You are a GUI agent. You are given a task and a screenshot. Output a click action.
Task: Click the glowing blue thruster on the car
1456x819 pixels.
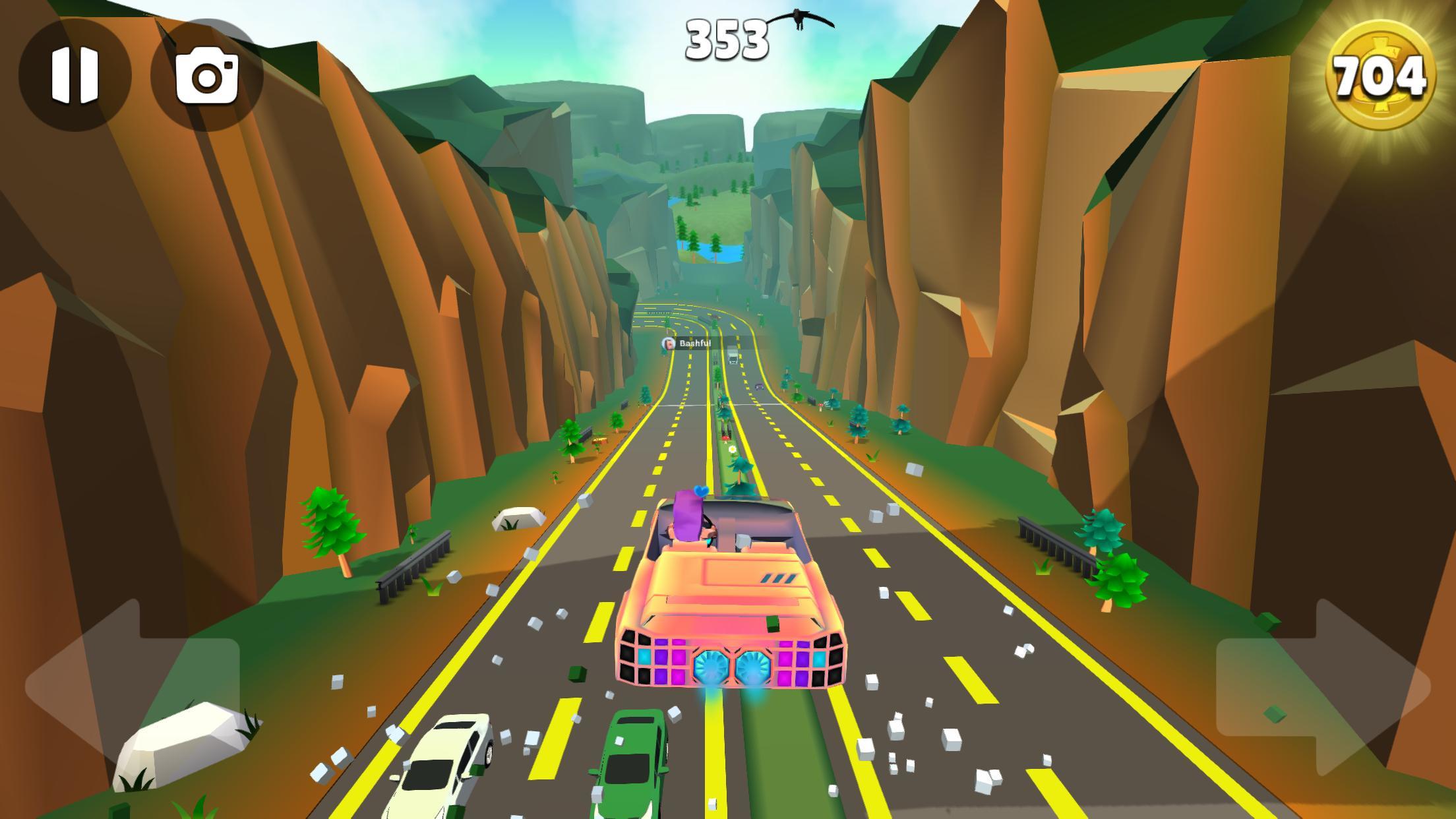(710, 666)
